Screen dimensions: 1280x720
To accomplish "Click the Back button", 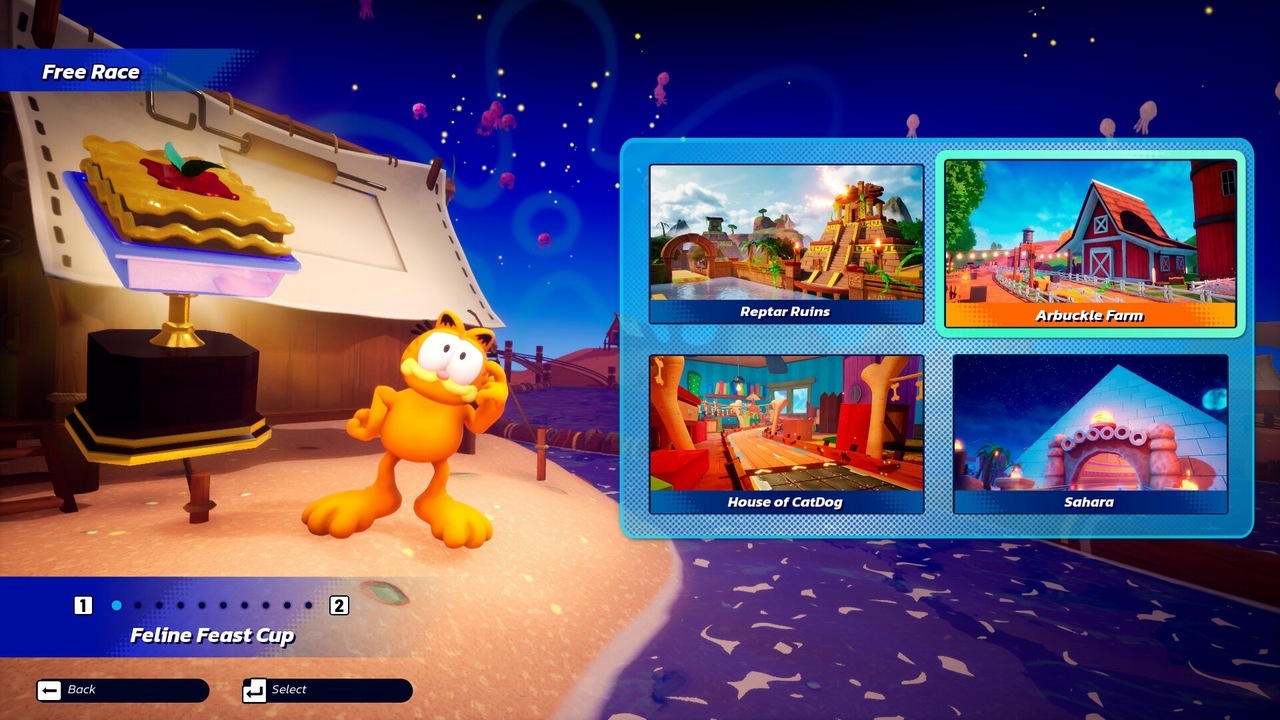I will pyautogui.click(x=122, y=690).
